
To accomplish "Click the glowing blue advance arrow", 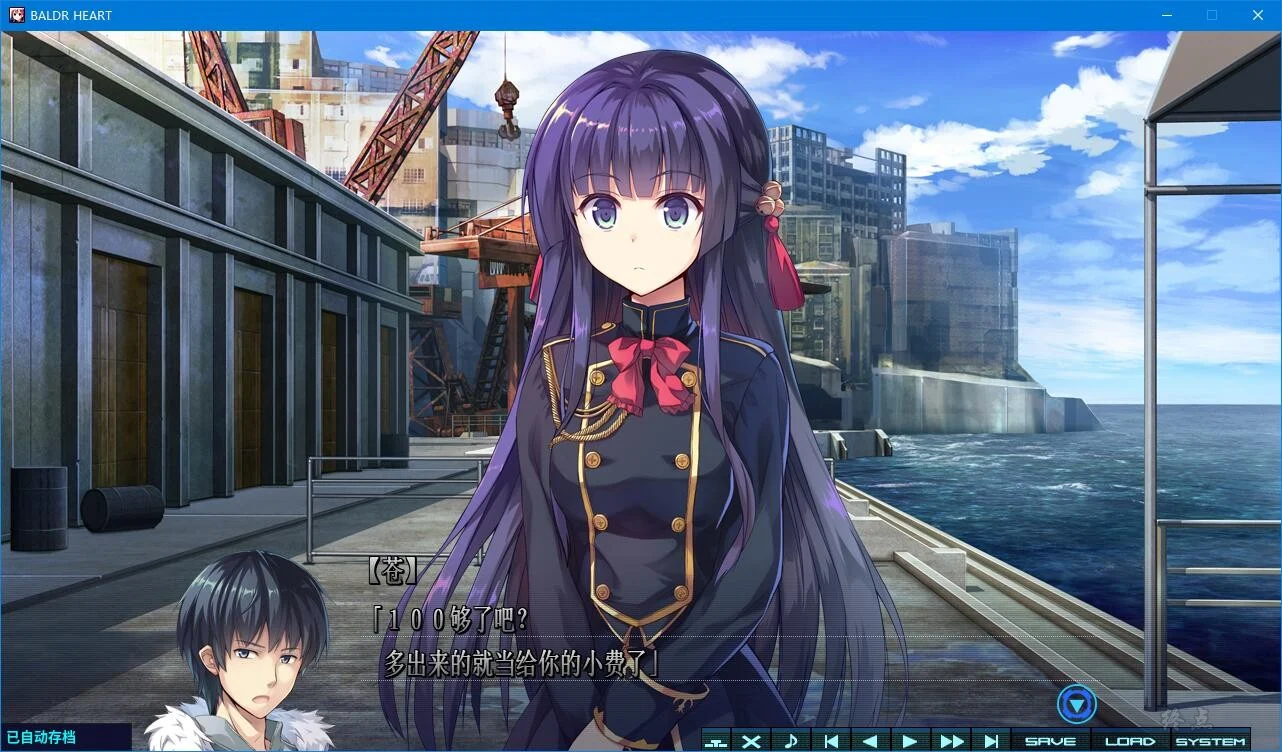I will coord(1076,703).
